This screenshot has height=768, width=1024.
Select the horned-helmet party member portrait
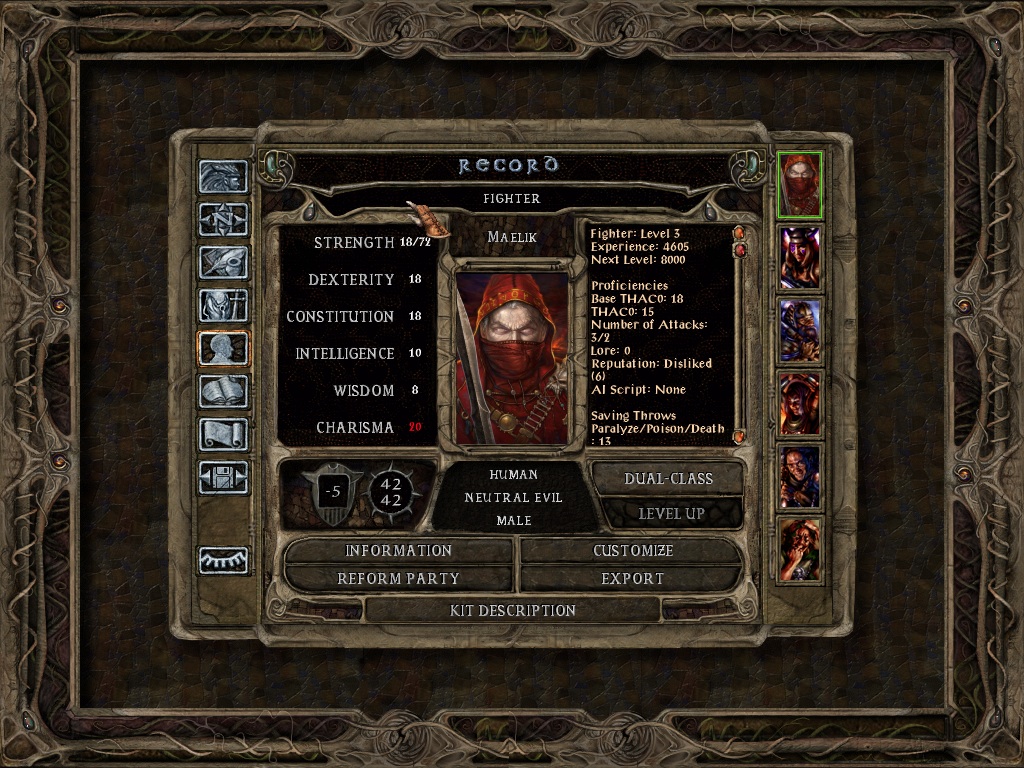click(x=800, y=258)
